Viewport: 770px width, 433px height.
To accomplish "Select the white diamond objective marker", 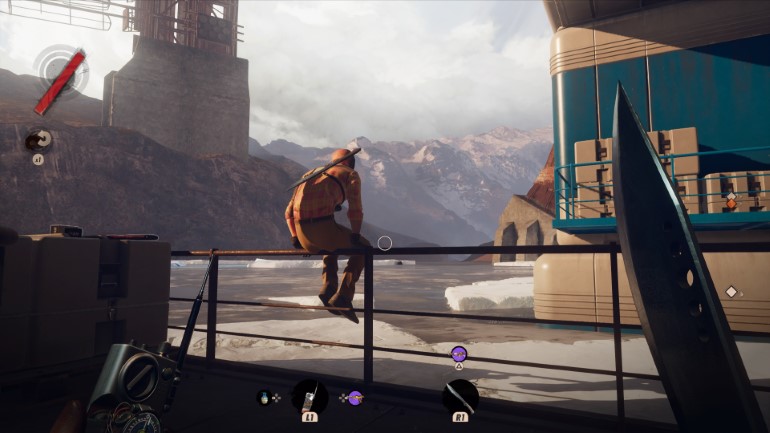I will pos(731,292).
